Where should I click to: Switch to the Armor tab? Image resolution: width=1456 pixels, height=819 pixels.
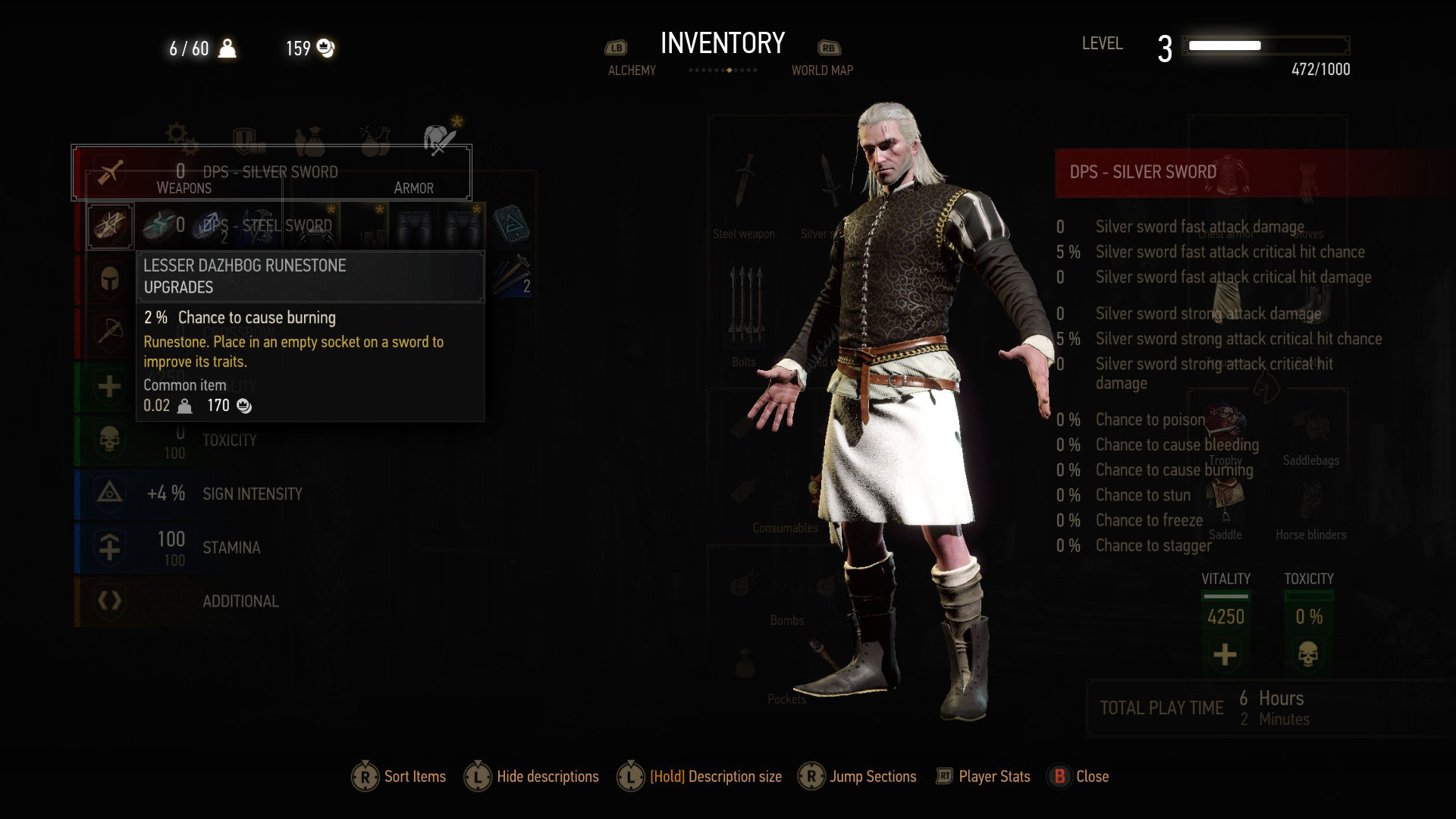(x=414, y=187)
